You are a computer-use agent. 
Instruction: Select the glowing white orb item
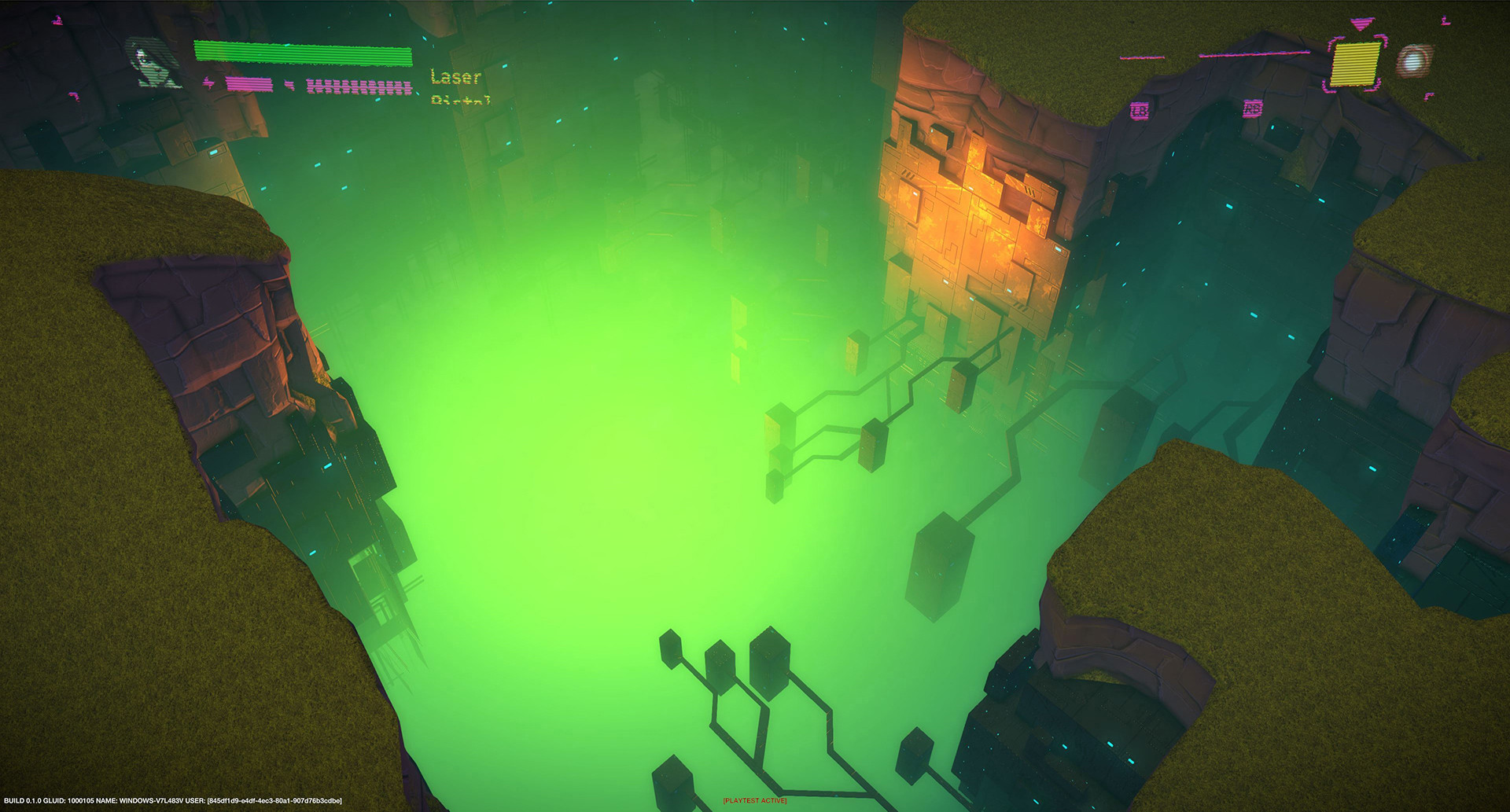click(x=1414, y=61)
